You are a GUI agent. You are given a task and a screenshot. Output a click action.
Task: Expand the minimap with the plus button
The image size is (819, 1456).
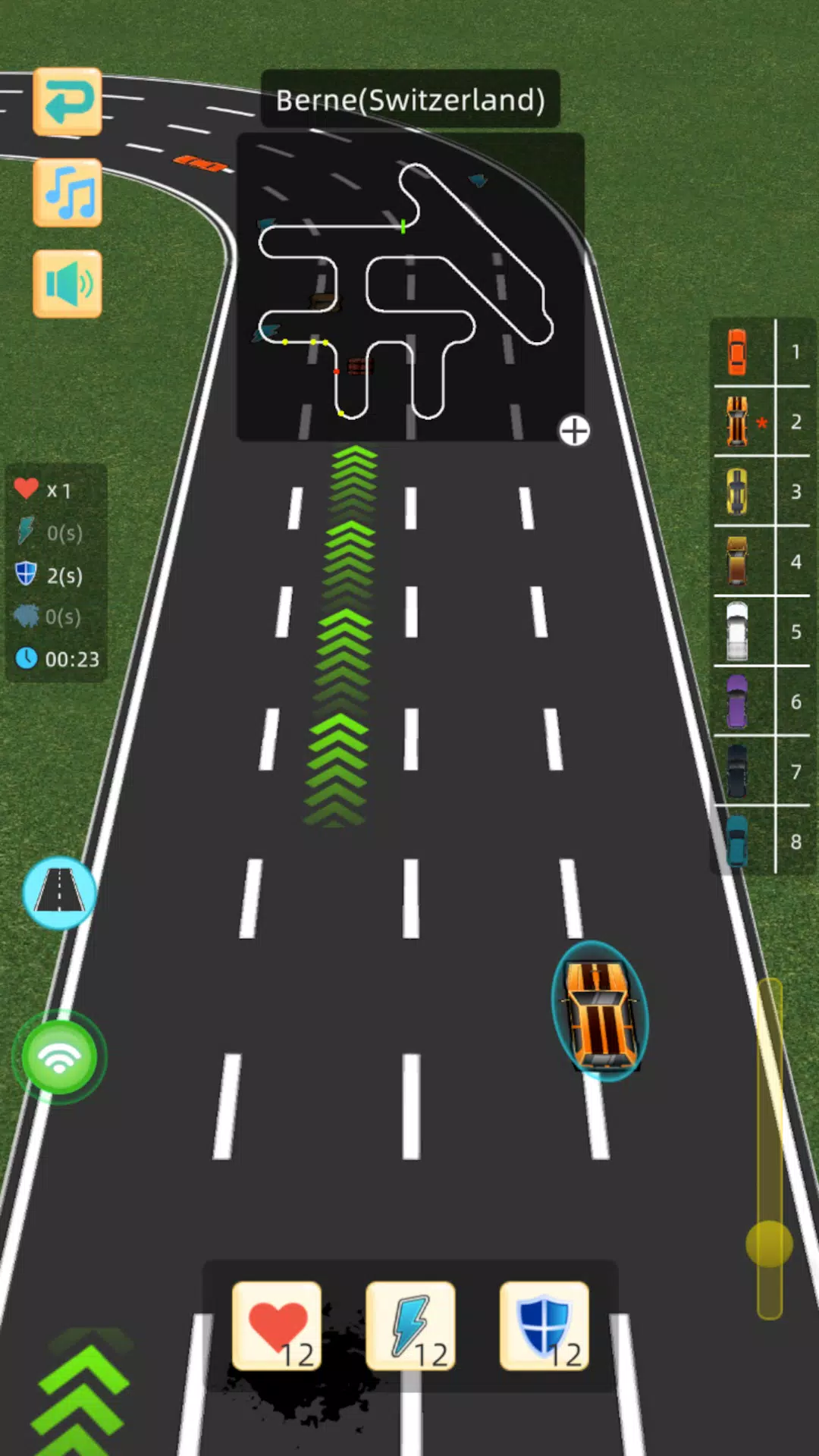click(574, 431)
